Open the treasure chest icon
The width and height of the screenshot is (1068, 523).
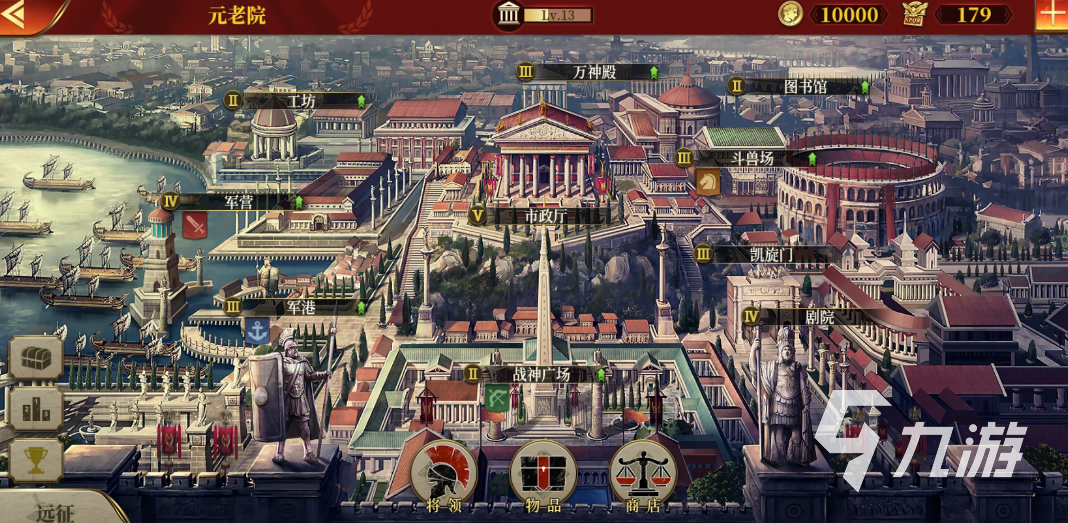point(37,358)
